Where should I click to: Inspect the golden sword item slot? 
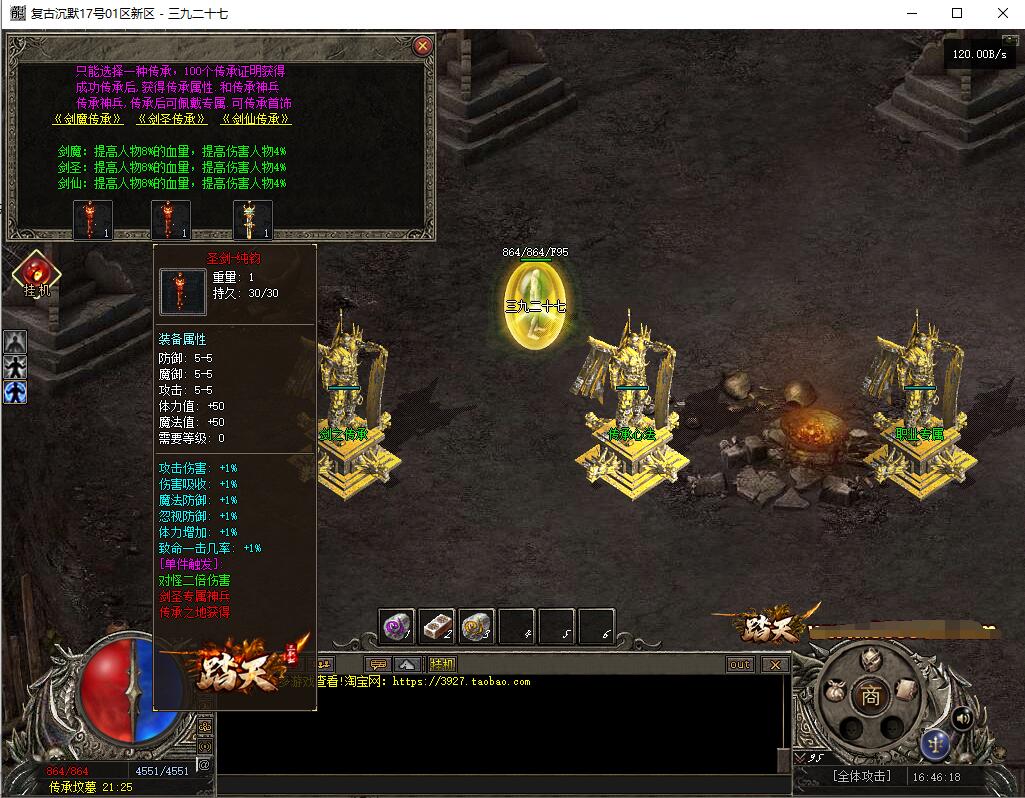(253, 220)
